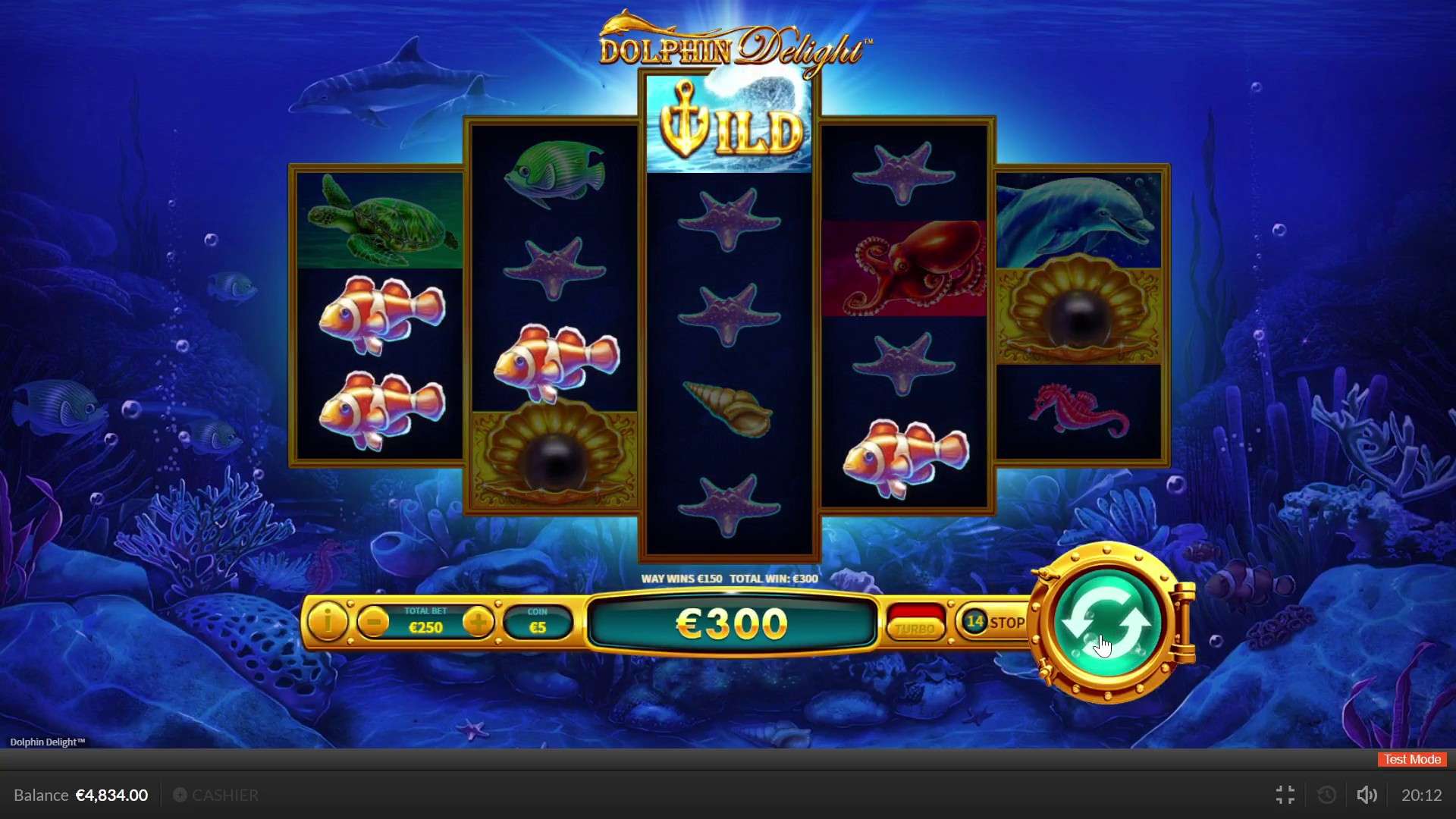The image size is (1456, 819).
Task: Mute game audio via the speaker icon
Action: tap(1367, 795)
